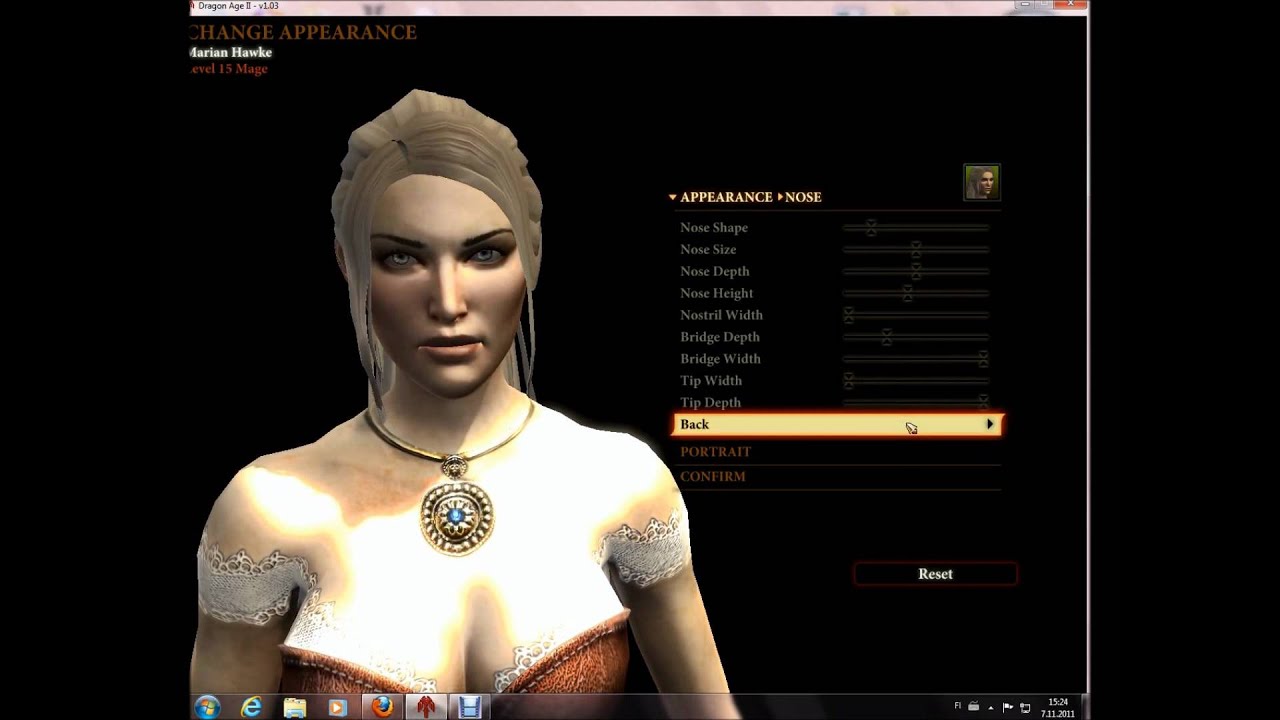1280x720 pixels.
Task: Open the PORTRAIT section
Action: tap(716, 452)
